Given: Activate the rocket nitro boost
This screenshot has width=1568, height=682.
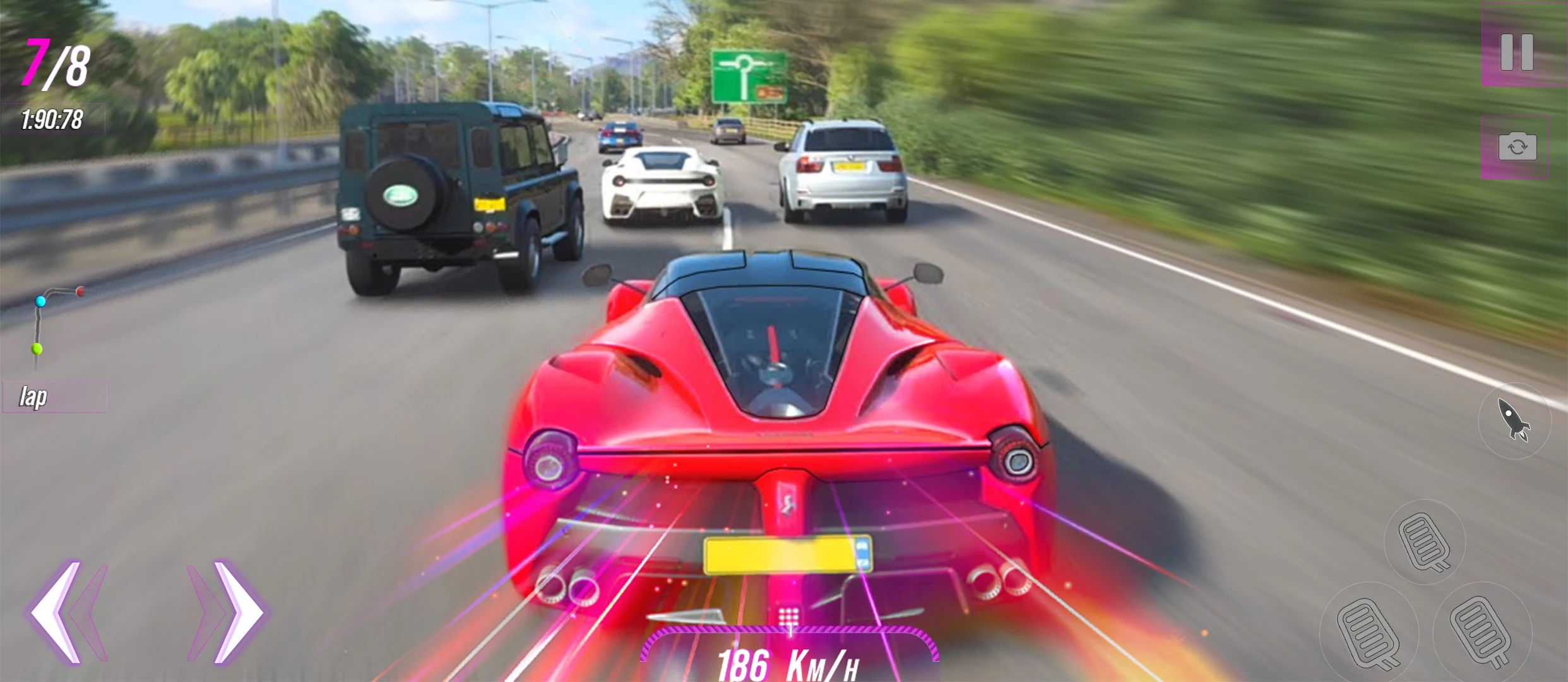Looking at the screenshot, I should (x=1514, y=420).
